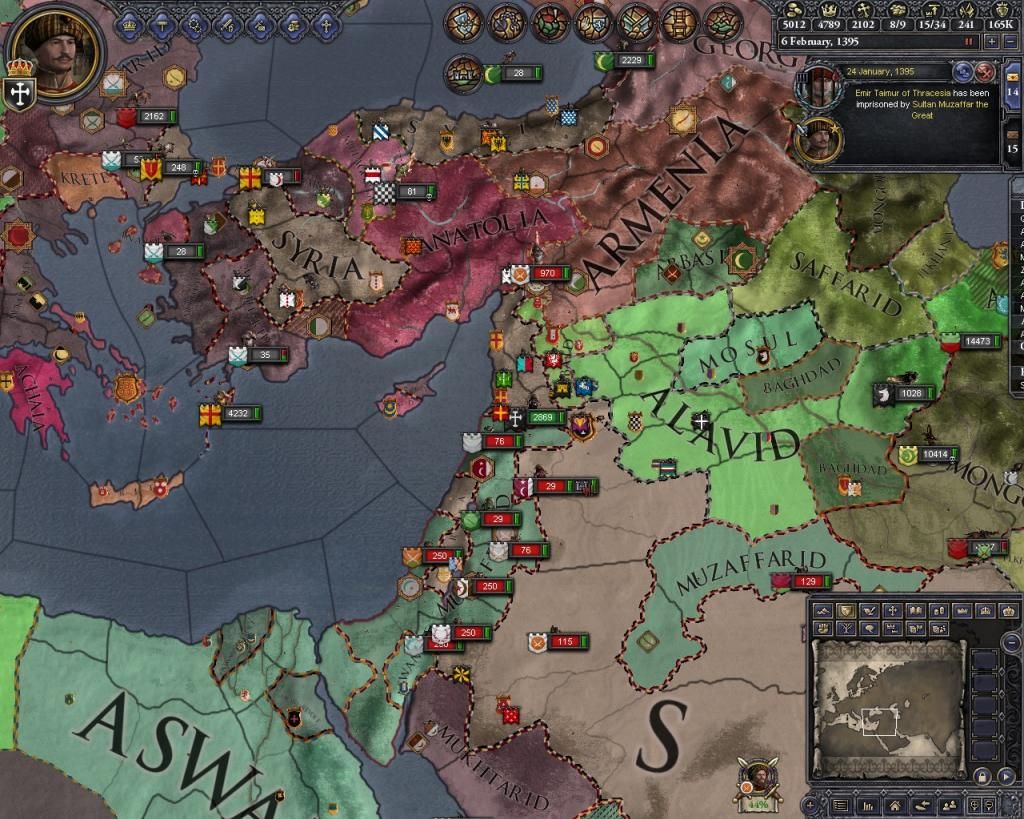Image resolution: width=1024 pixels, height=819 pixels.
Task: Switch to terrain map mode
Action: (823, 611)
